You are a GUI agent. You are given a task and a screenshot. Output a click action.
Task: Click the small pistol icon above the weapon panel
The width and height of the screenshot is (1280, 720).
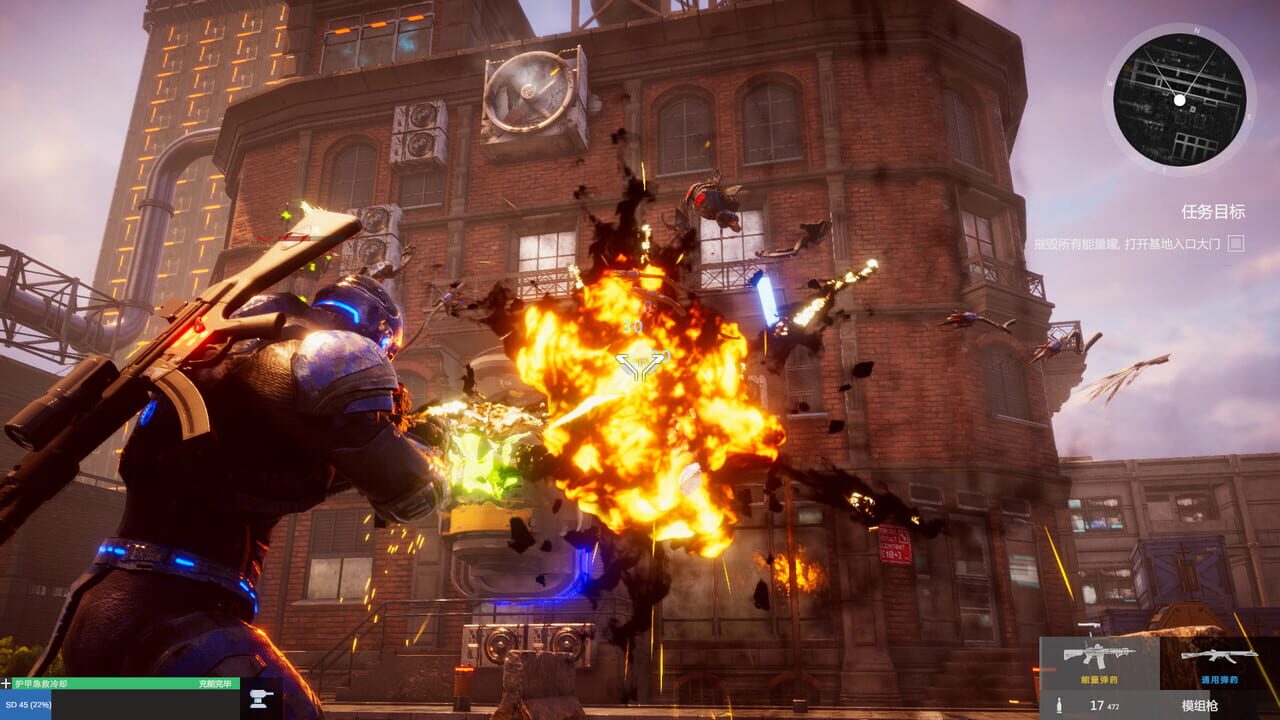point(1089,626)
